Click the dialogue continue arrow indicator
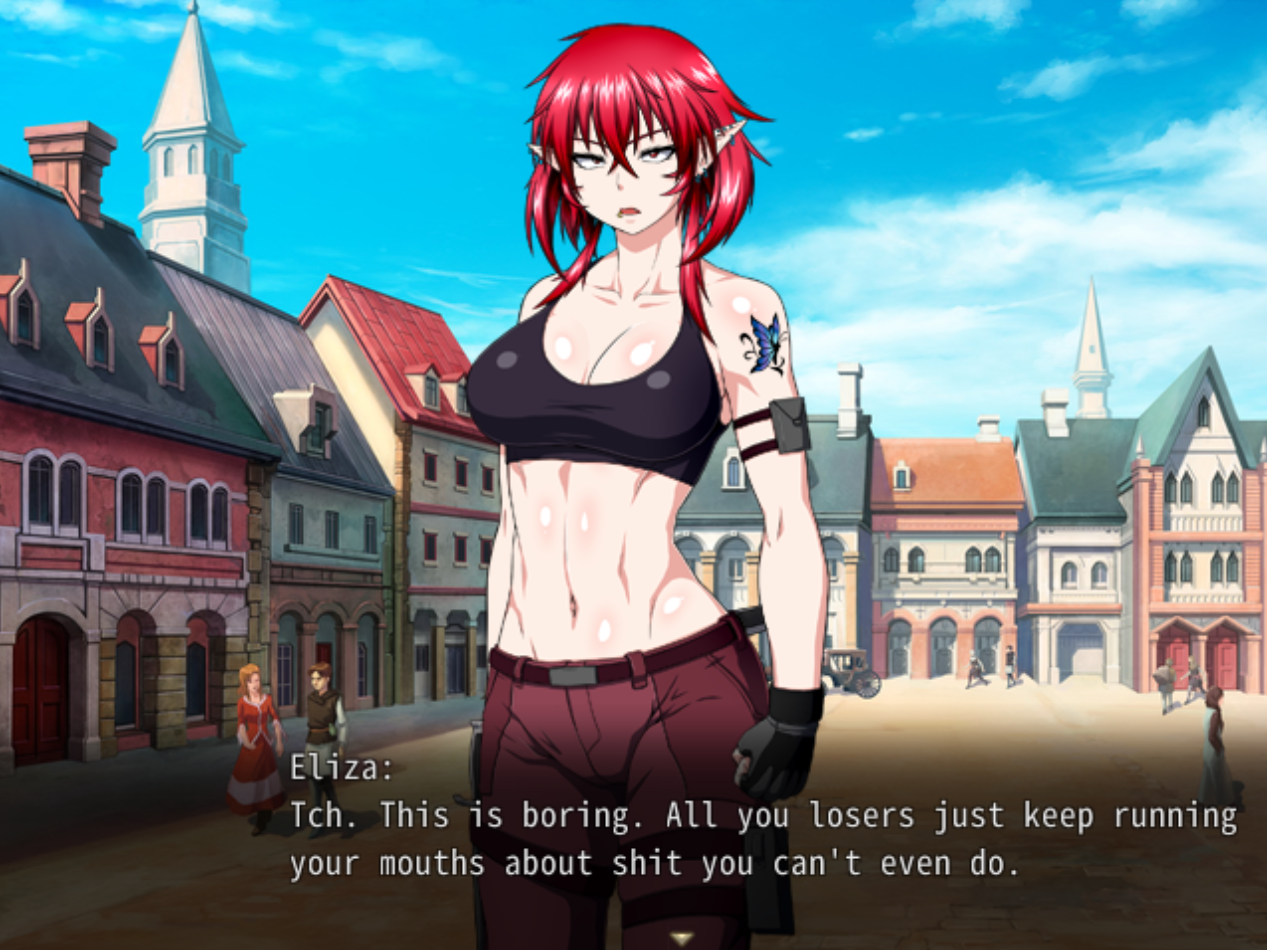Viewport: 1267px width, 950px height. [683, 938]
